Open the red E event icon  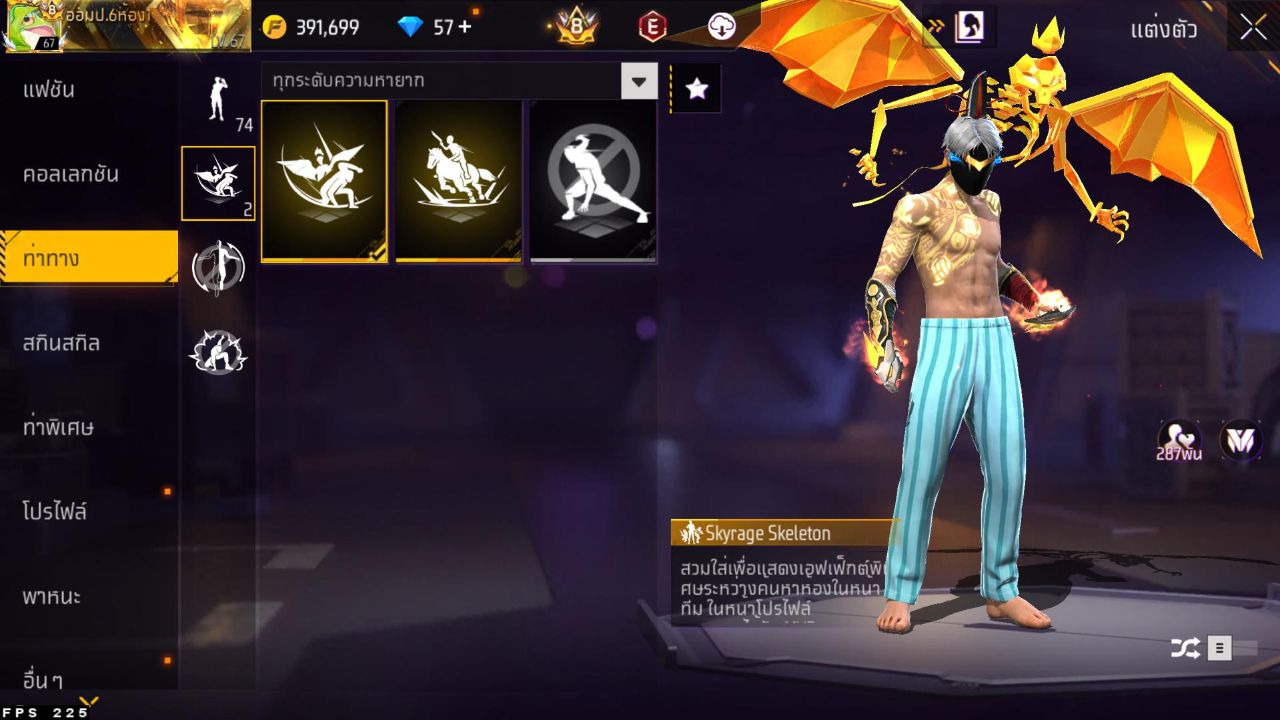[652, 27]
